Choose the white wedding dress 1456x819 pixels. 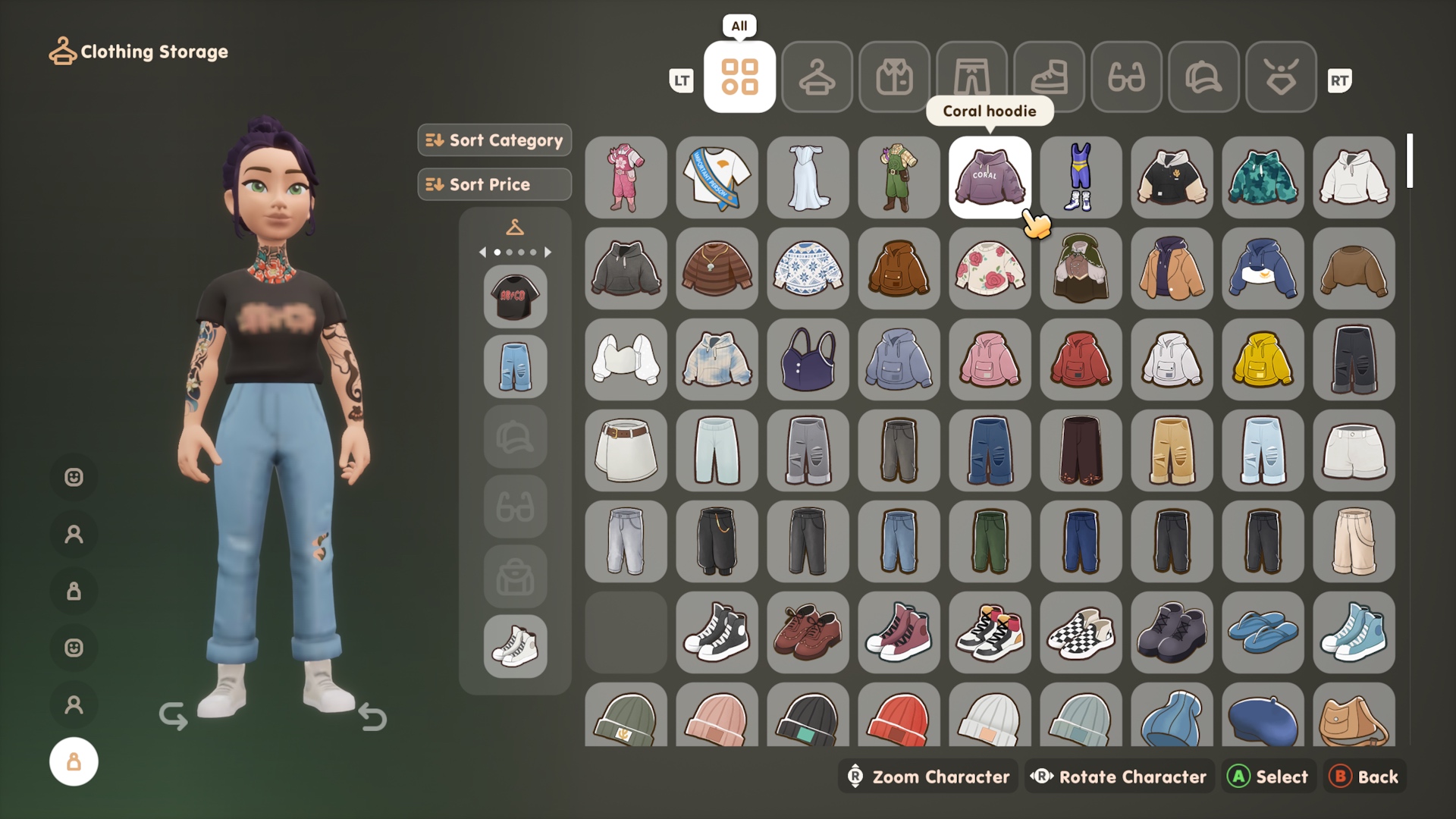808,177
